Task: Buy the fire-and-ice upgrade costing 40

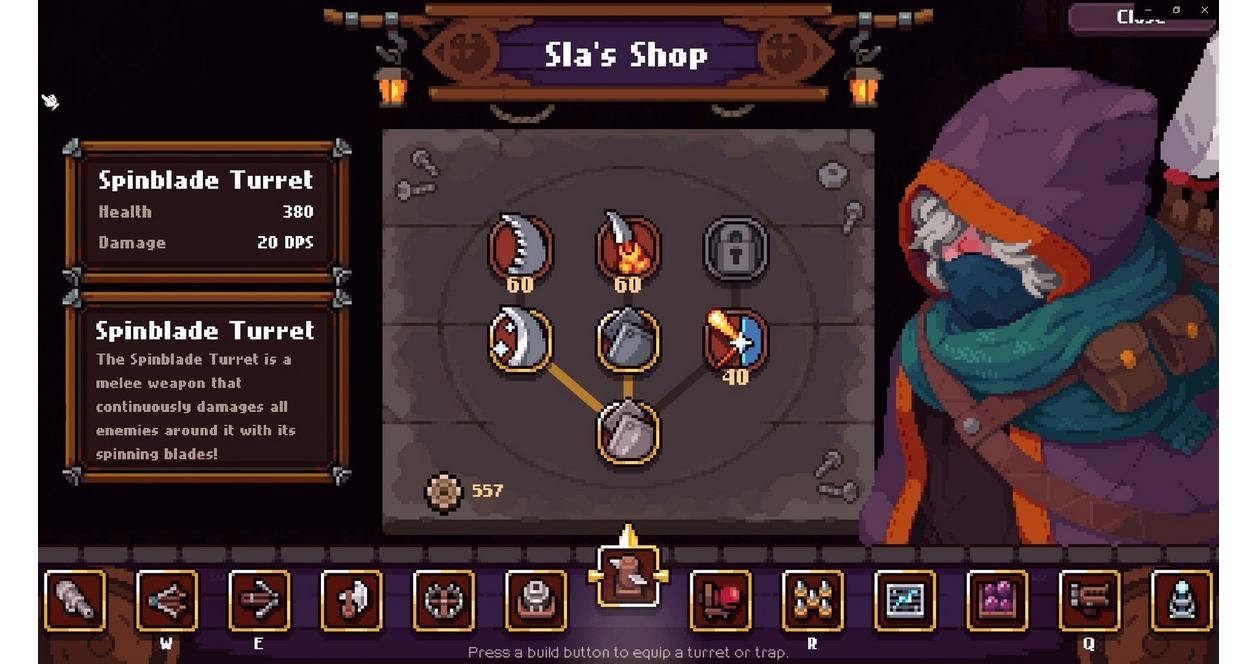Action: pyautogui.click(x=735, y=339)
